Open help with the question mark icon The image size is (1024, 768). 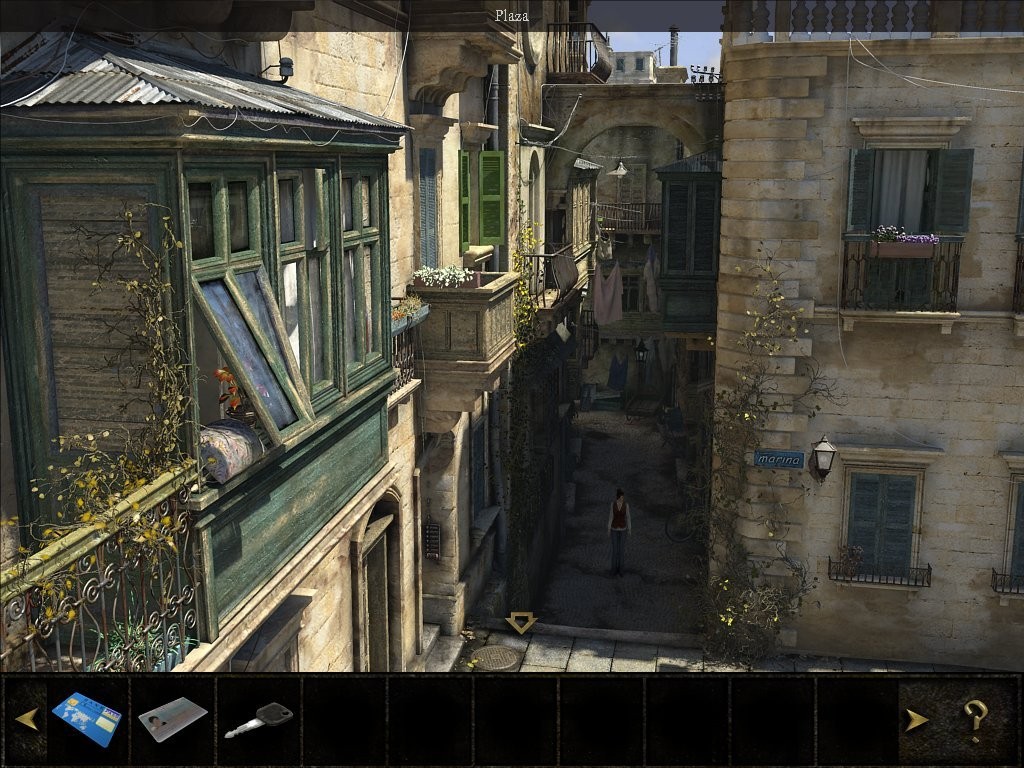975,719
